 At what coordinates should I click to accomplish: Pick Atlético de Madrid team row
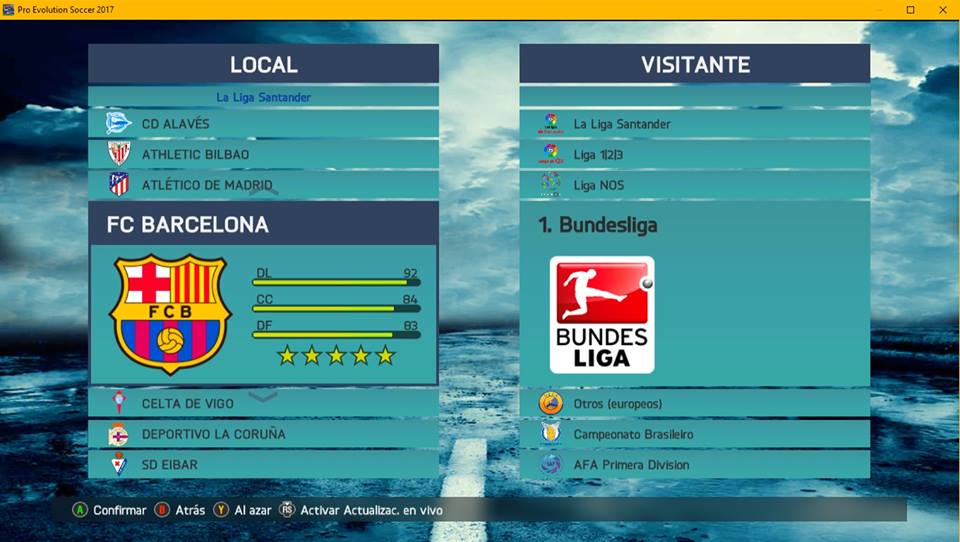pos(263,185)
